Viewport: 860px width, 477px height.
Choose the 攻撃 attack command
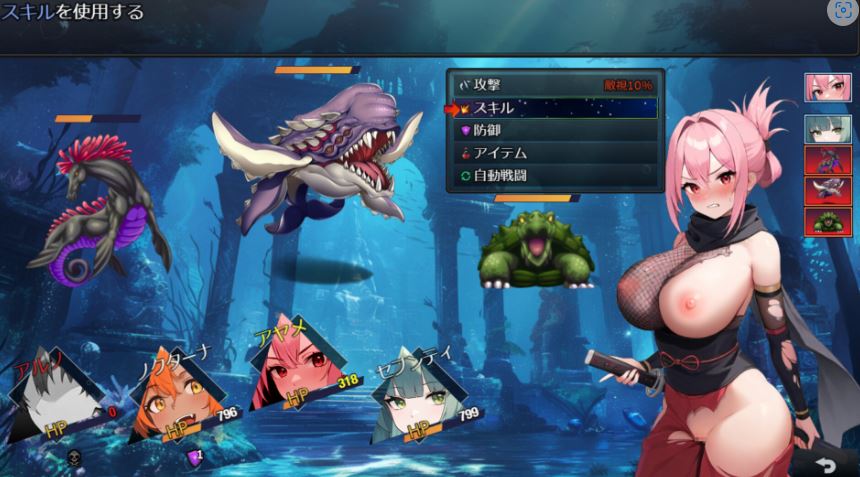click(x=554, y=86)
